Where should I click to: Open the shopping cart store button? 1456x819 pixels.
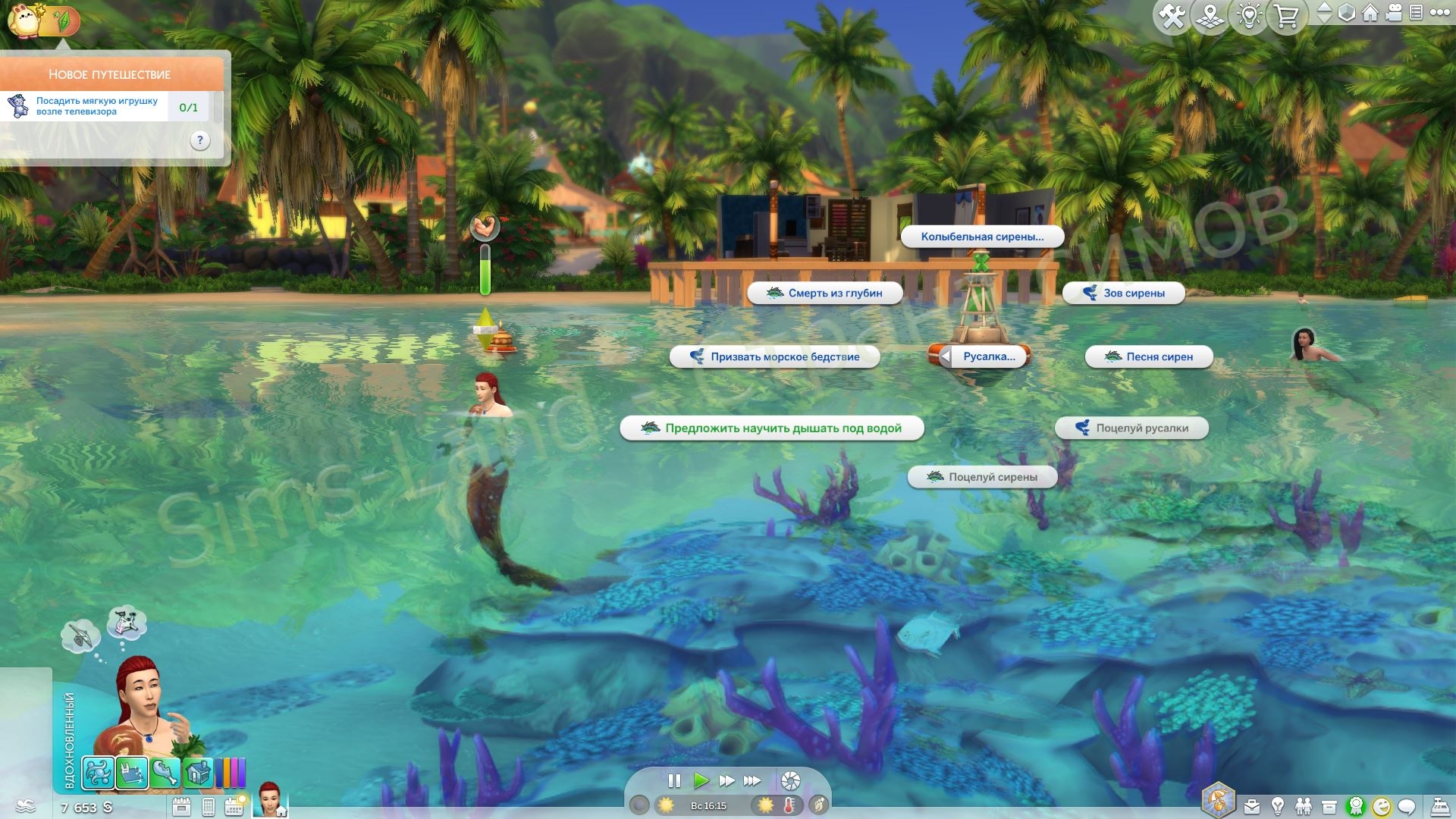click(x=1287, y=17)
